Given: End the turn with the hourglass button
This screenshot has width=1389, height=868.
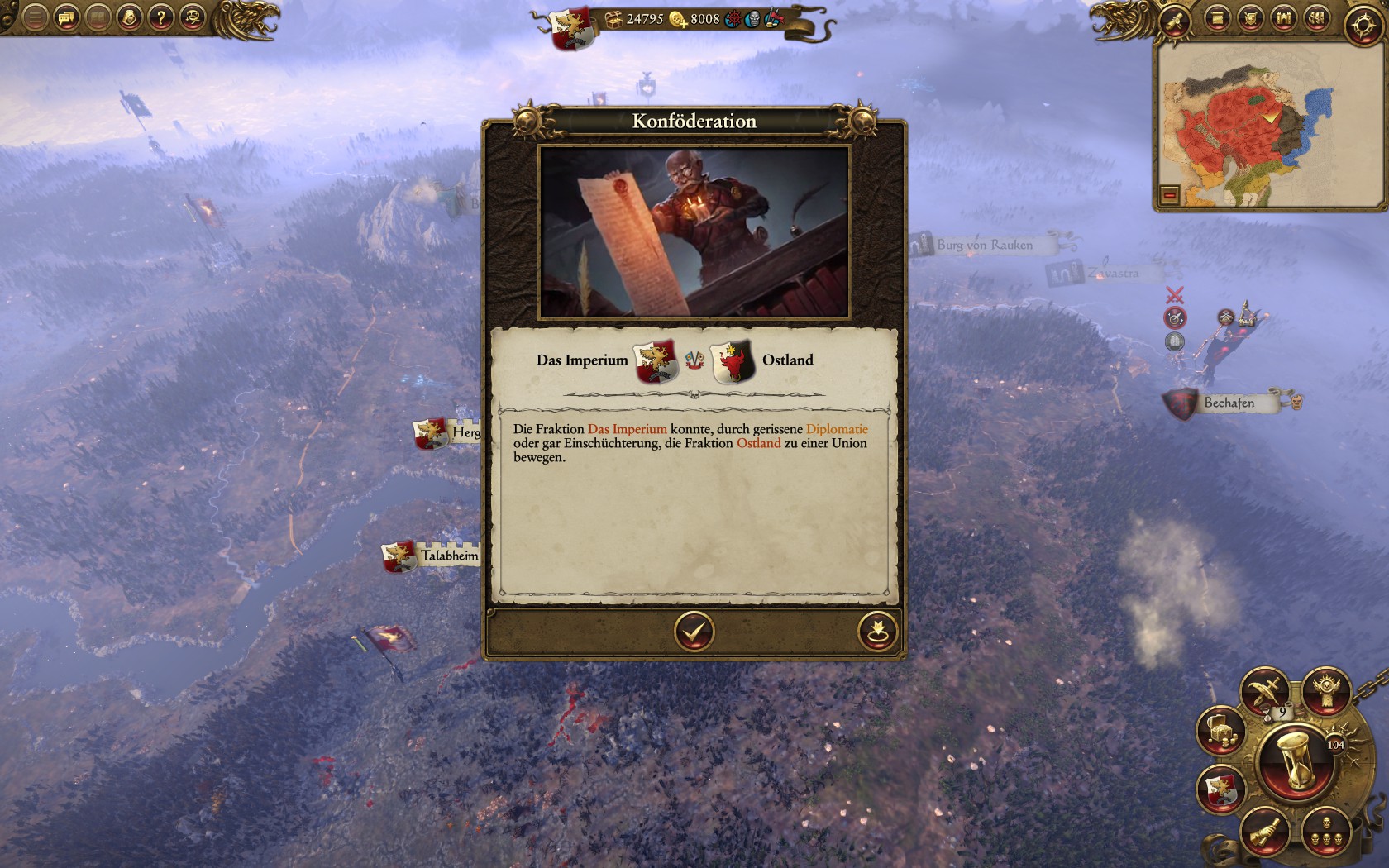Looking at the screenshot, I should pyautogui.click(x=1296, y=761).
